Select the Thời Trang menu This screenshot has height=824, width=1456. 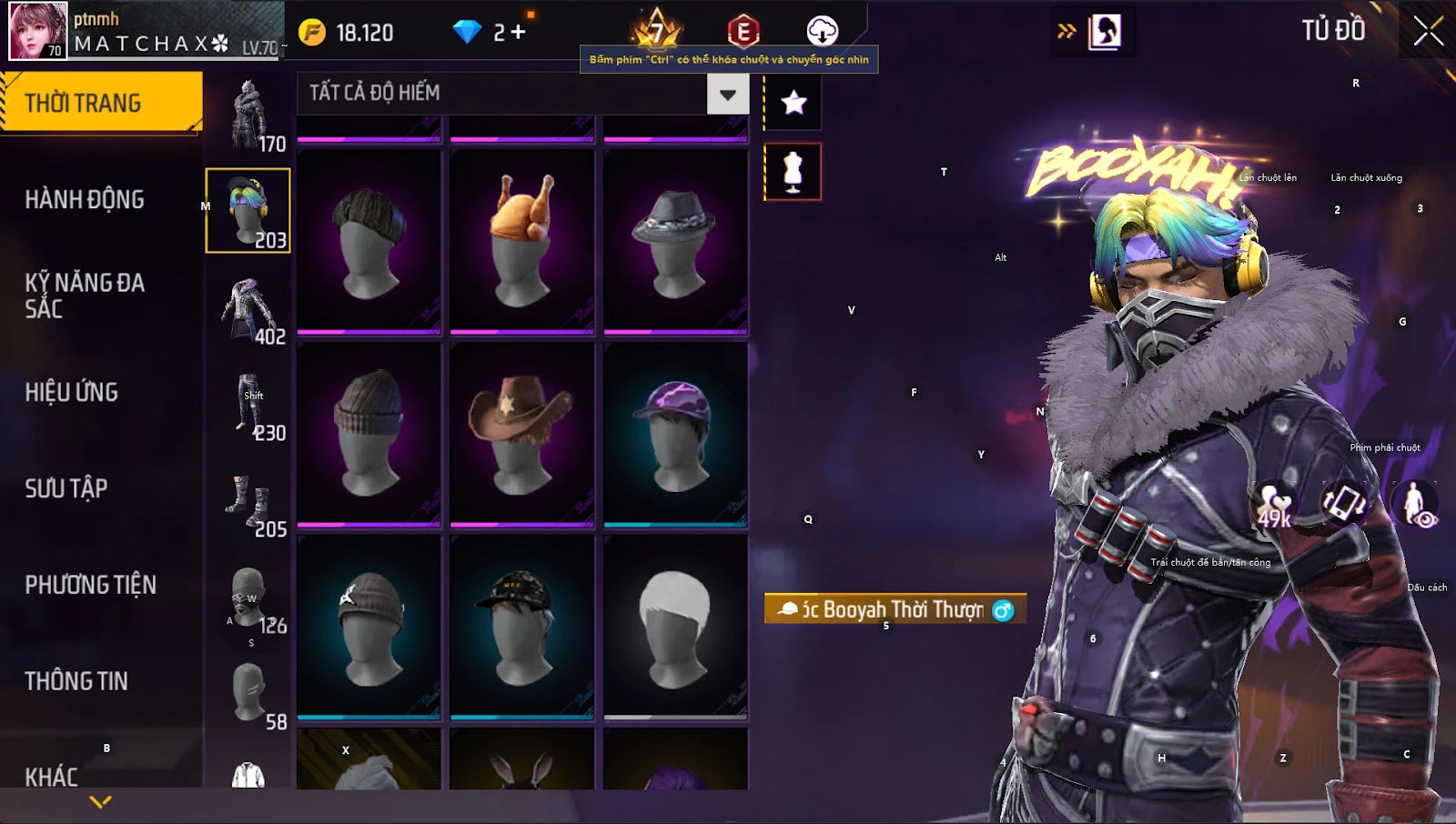tap(83, 103)
